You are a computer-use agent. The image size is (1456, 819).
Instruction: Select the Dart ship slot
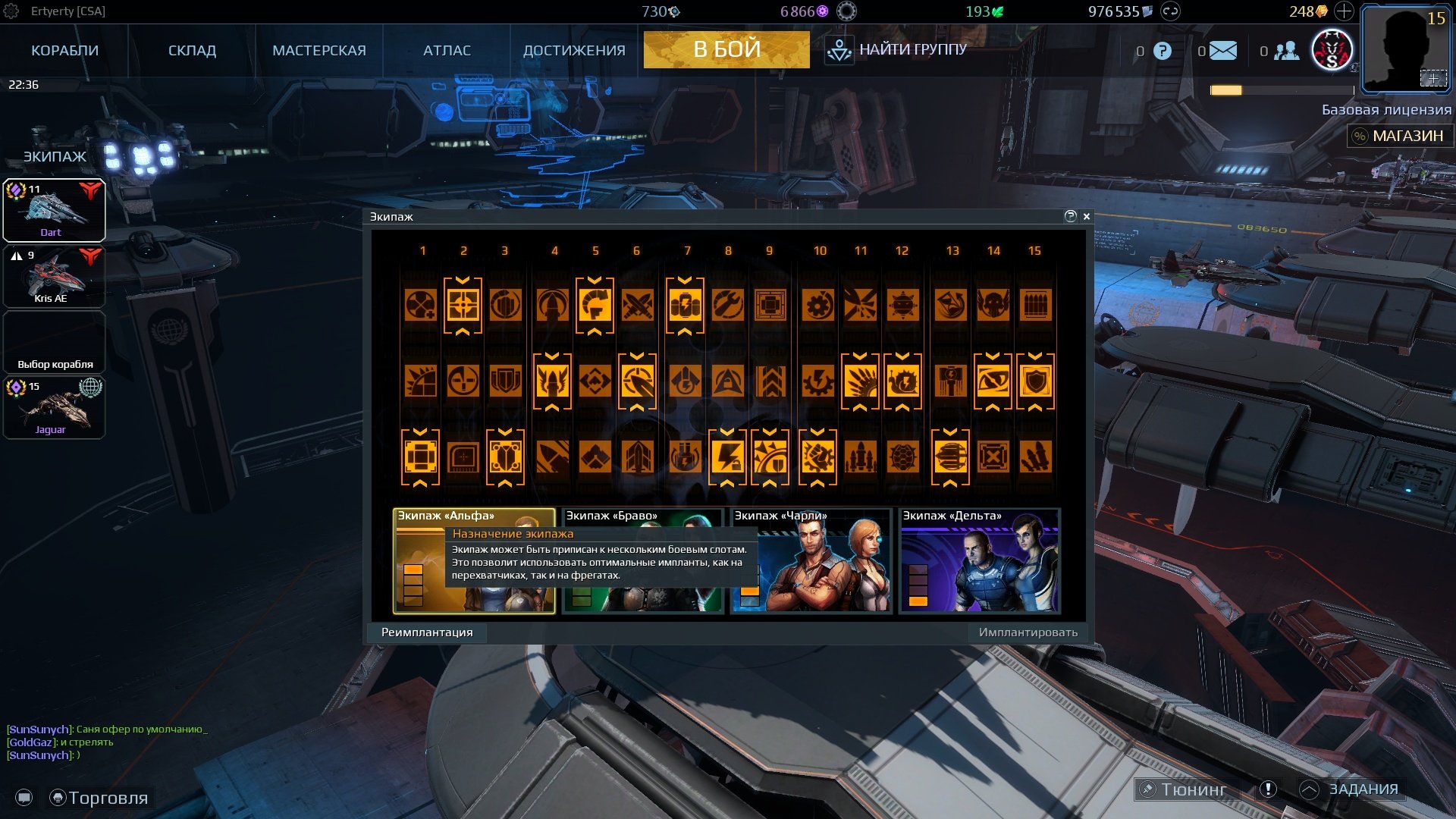click(54, 210)
